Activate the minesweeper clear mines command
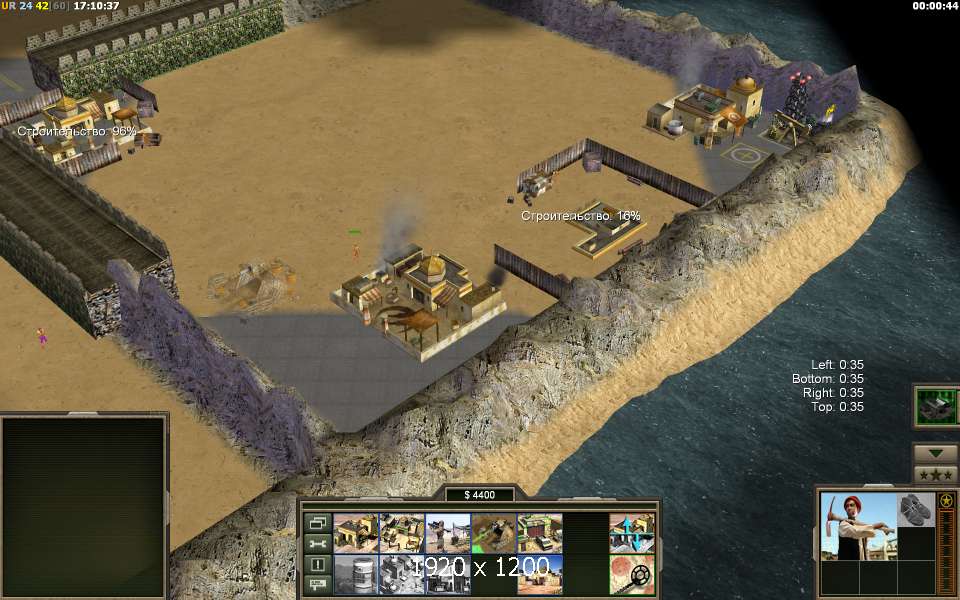Viewport: 960px width, 600px height. 632,575
